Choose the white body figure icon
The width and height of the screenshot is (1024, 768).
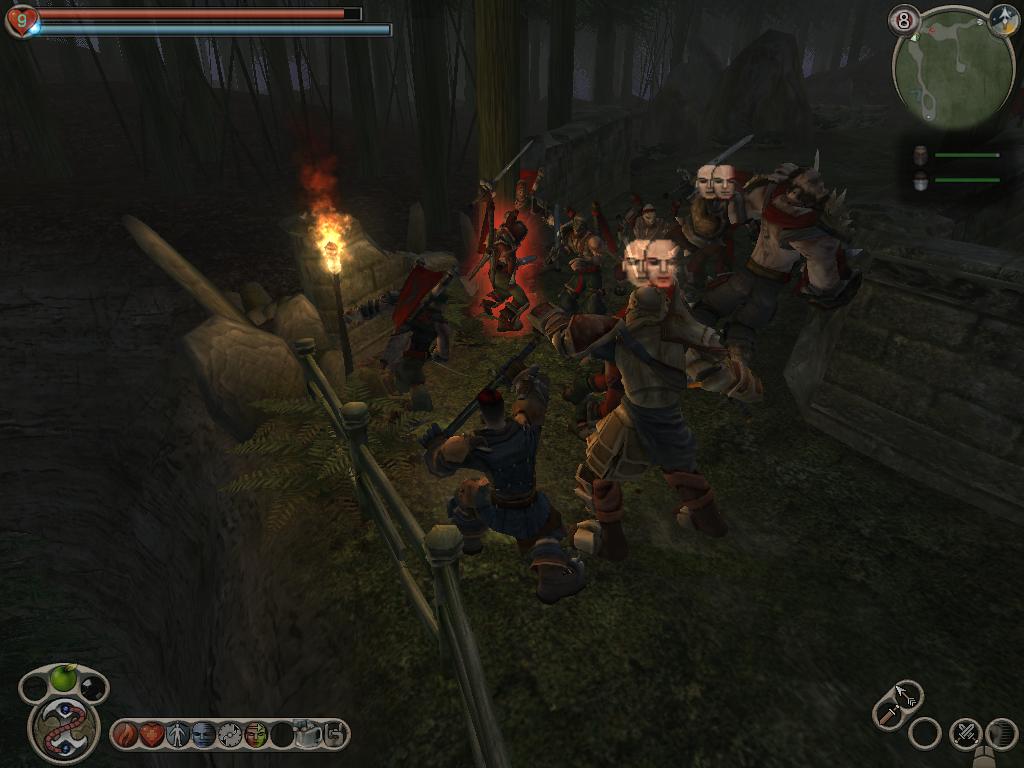pyautogui.click(x=178, y=735)
